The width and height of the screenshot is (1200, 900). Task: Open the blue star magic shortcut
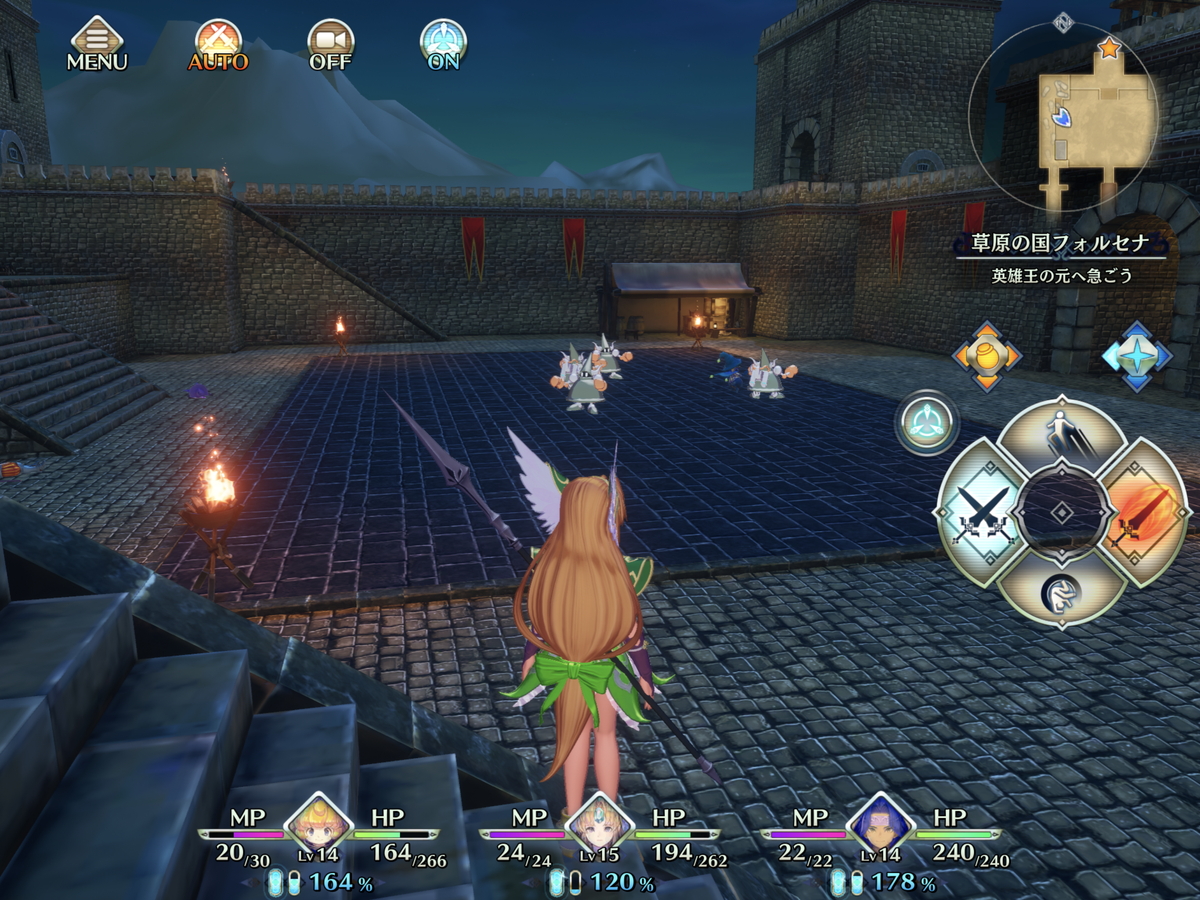[x=1136, y=356]
